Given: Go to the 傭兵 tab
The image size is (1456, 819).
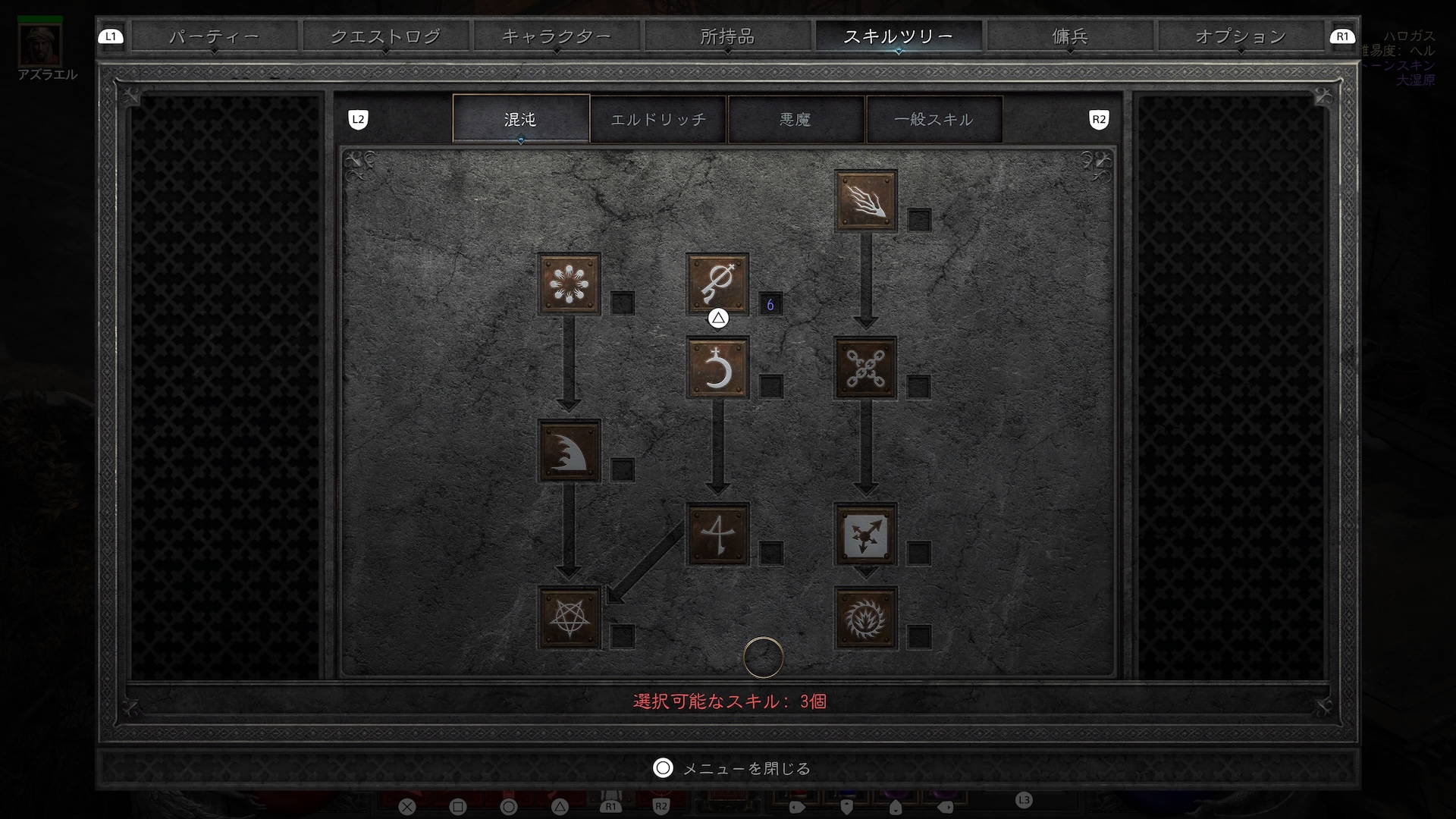Looking at the screenshot, I should (x=1069, y=36).
